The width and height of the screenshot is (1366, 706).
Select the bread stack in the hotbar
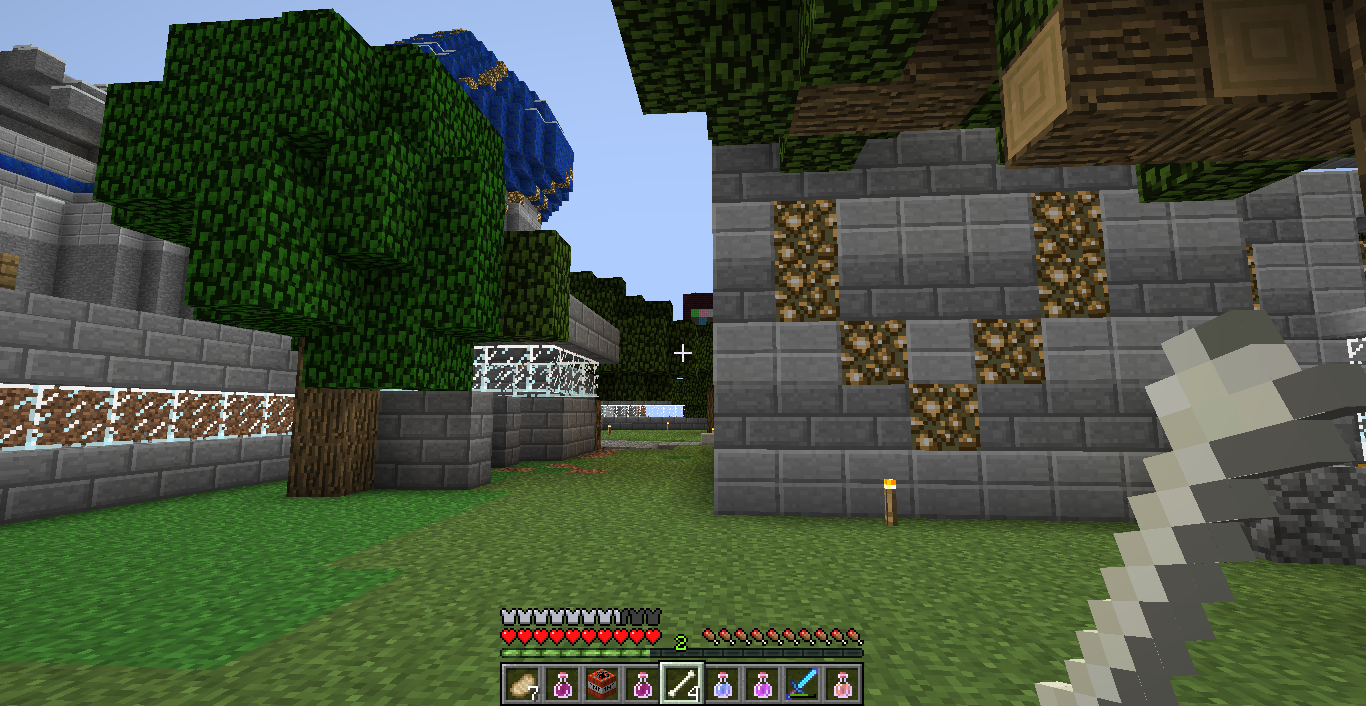(x=521, y=684)
